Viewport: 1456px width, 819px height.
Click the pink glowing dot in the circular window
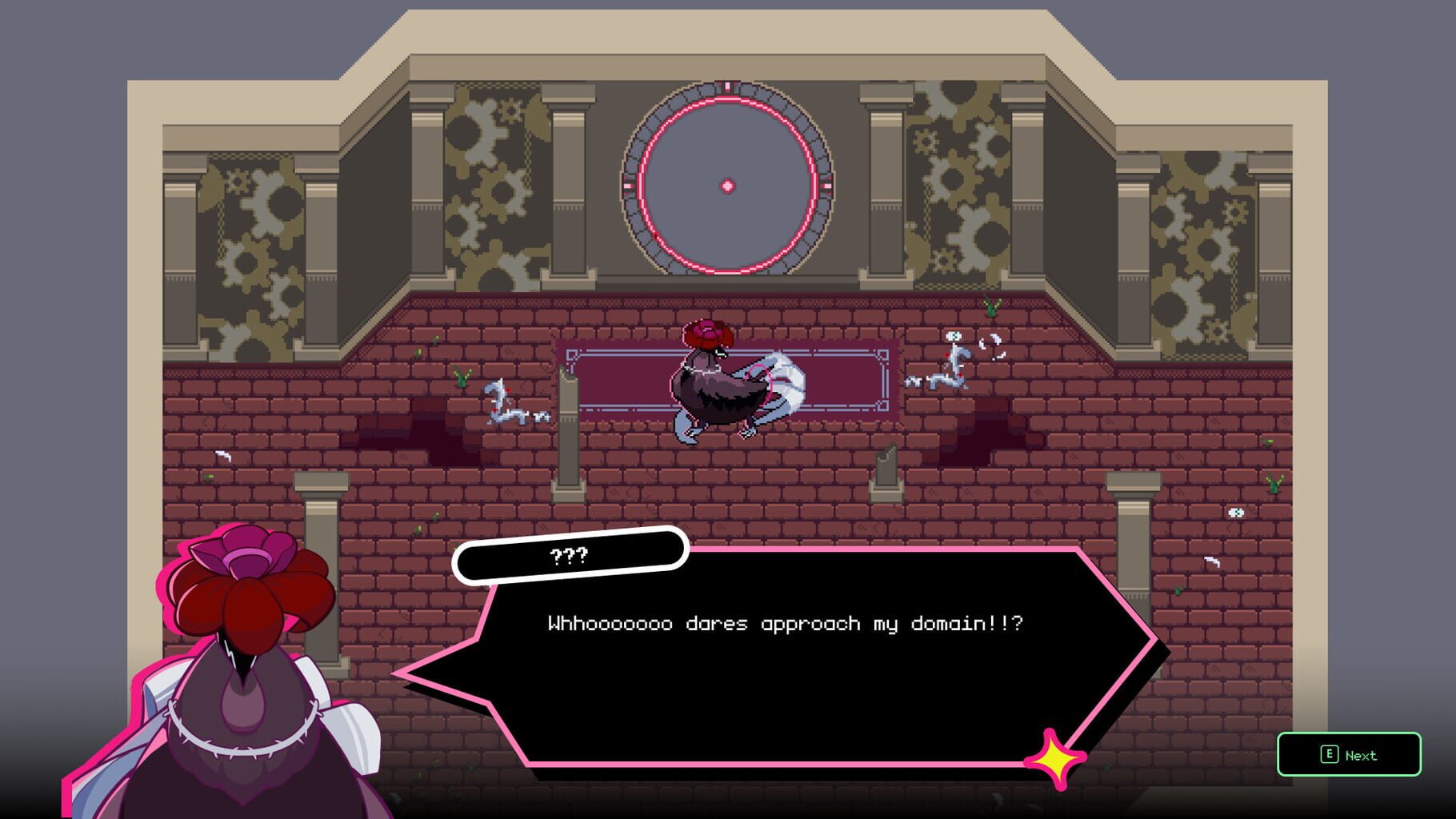tap(726, 186)
